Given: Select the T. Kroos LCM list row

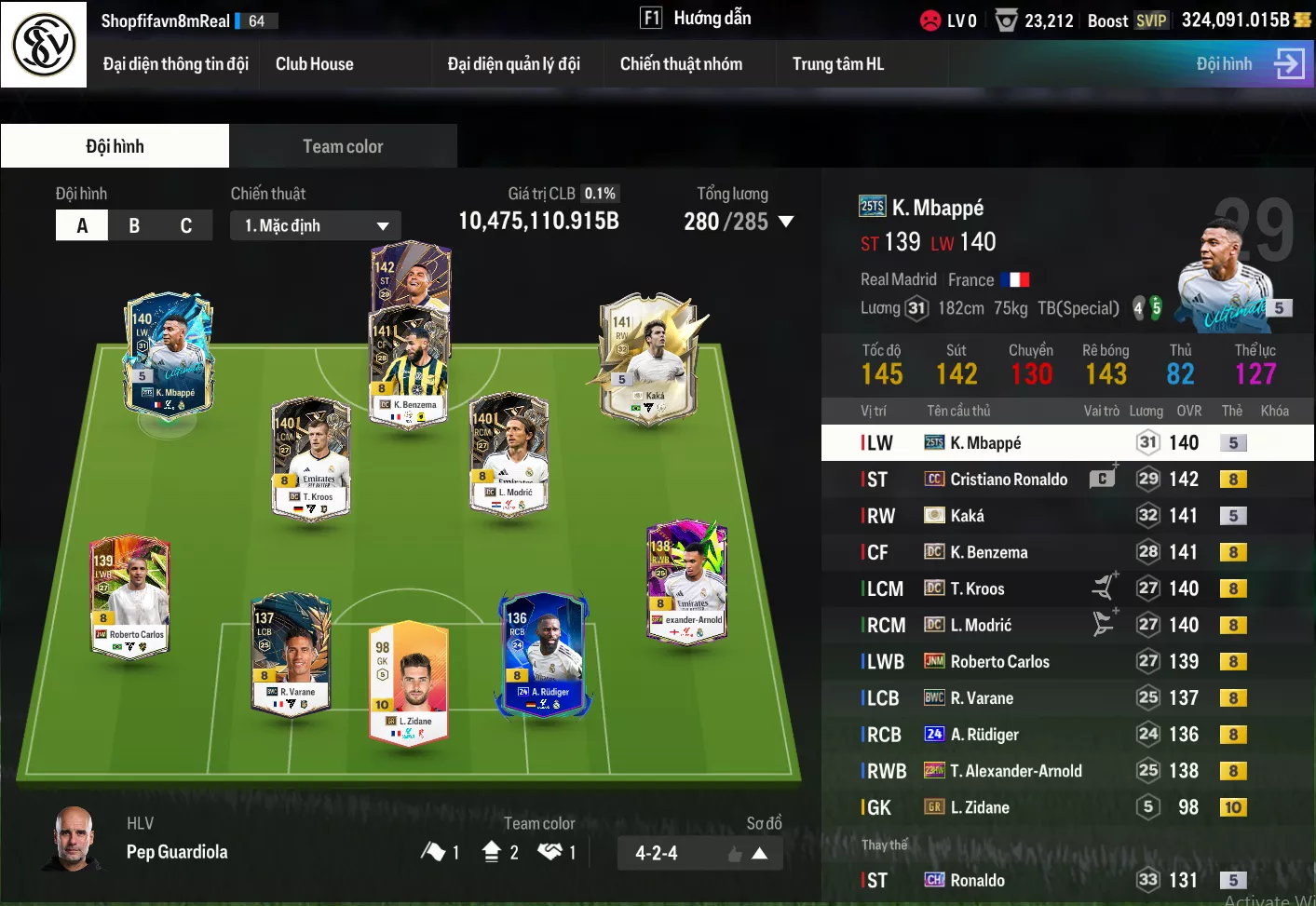Looking at the screenshot, I should point(977,588).
